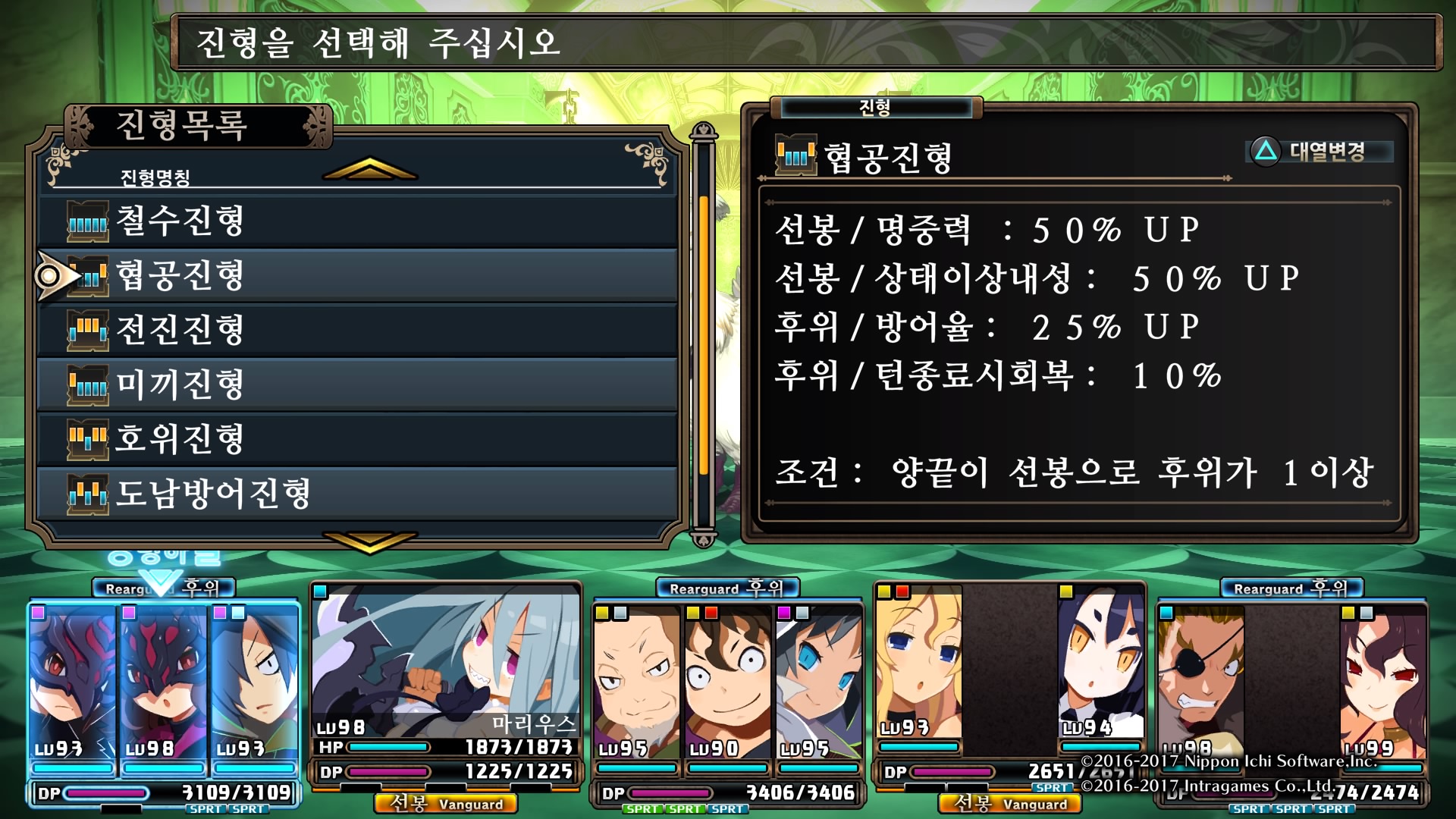
Task: Choose the blonde girl LV93 portrait
Action: click(x=919, y=667)
